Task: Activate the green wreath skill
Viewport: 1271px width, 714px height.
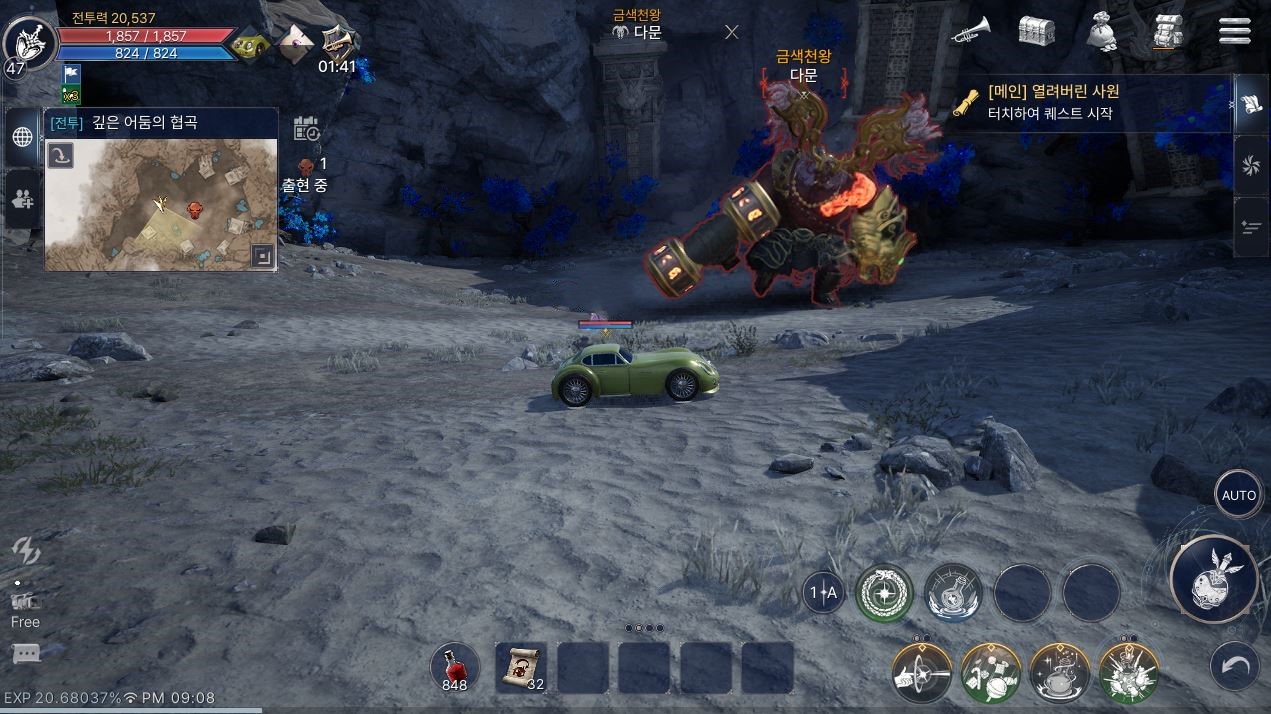Action: [884, 592]
